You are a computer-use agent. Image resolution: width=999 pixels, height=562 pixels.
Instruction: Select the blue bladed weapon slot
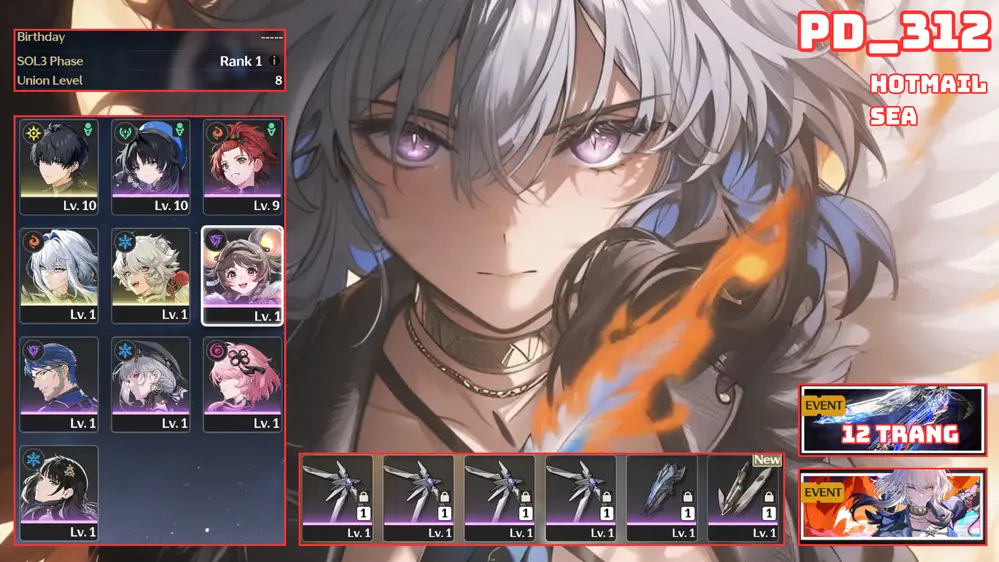tap(662, 498)
